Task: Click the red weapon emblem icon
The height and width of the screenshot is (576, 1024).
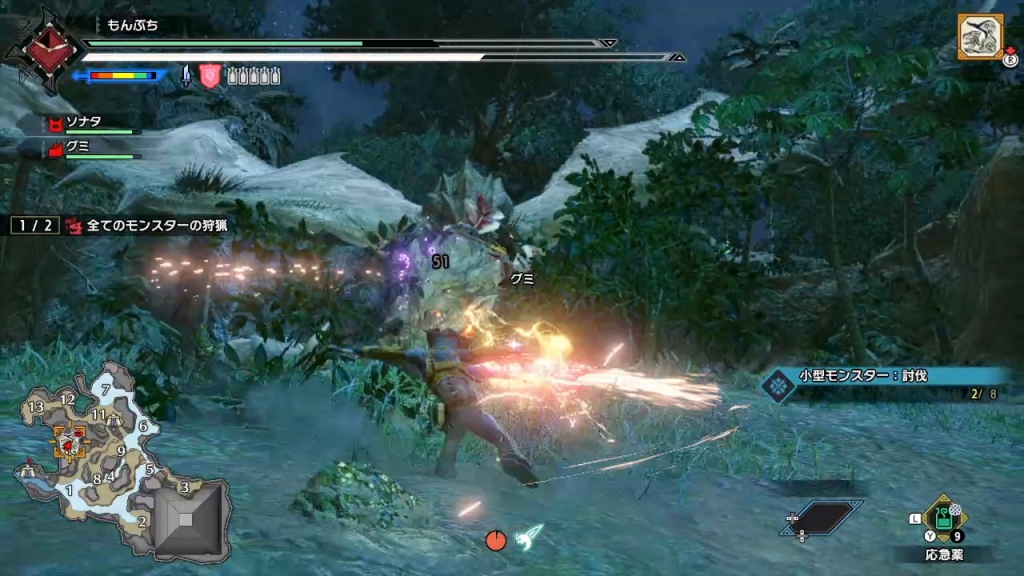Action: pos(43,48)
